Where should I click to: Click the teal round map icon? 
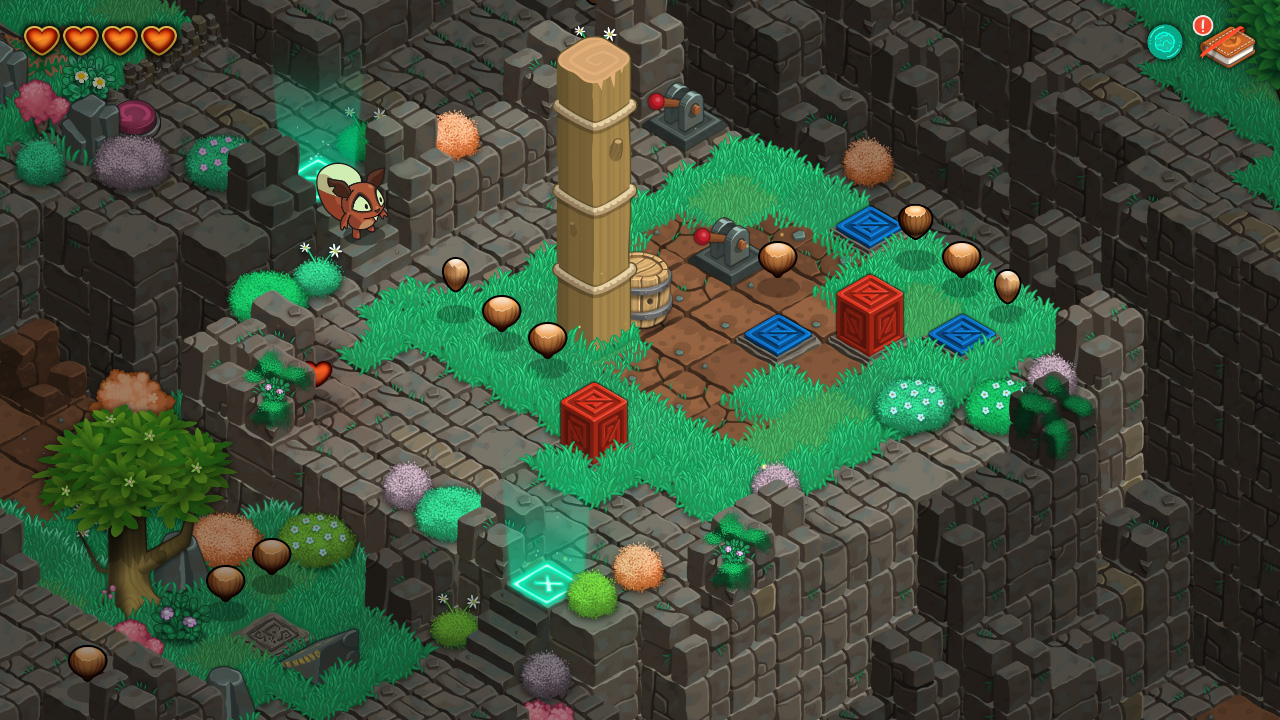[x=1165, y=42]
